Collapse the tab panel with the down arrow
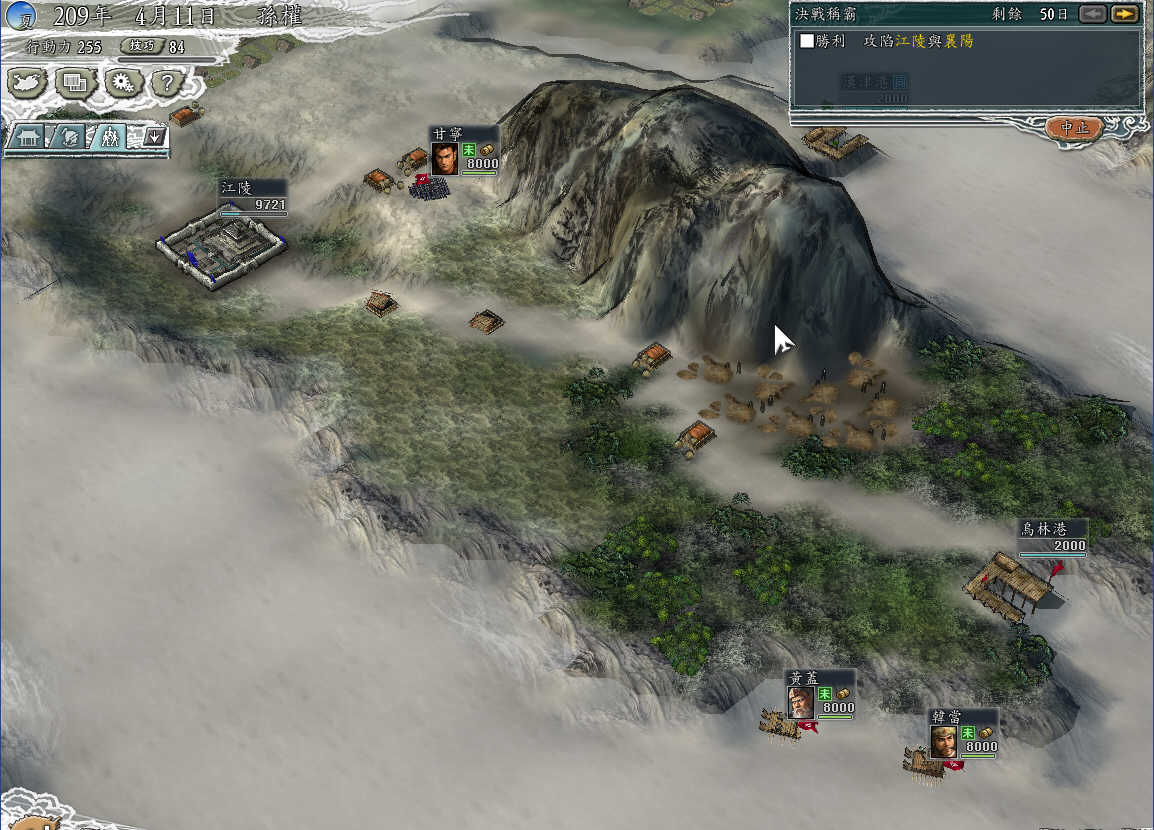The width and height of the screenshot is (1154, 830). [153, 136]
